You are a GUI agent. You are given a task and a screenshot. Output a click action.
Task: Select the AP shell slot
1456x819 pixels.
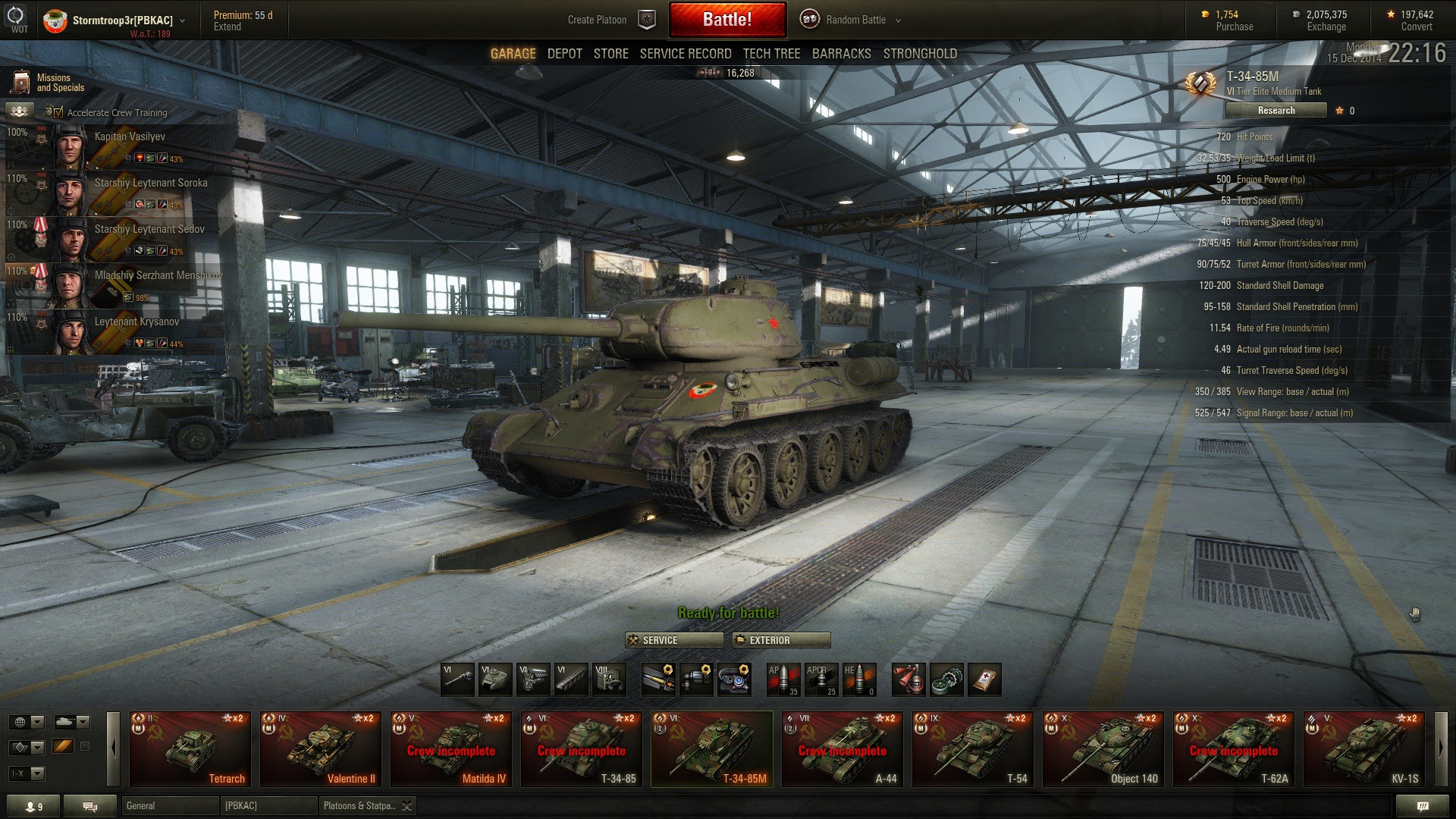point(783,679)
